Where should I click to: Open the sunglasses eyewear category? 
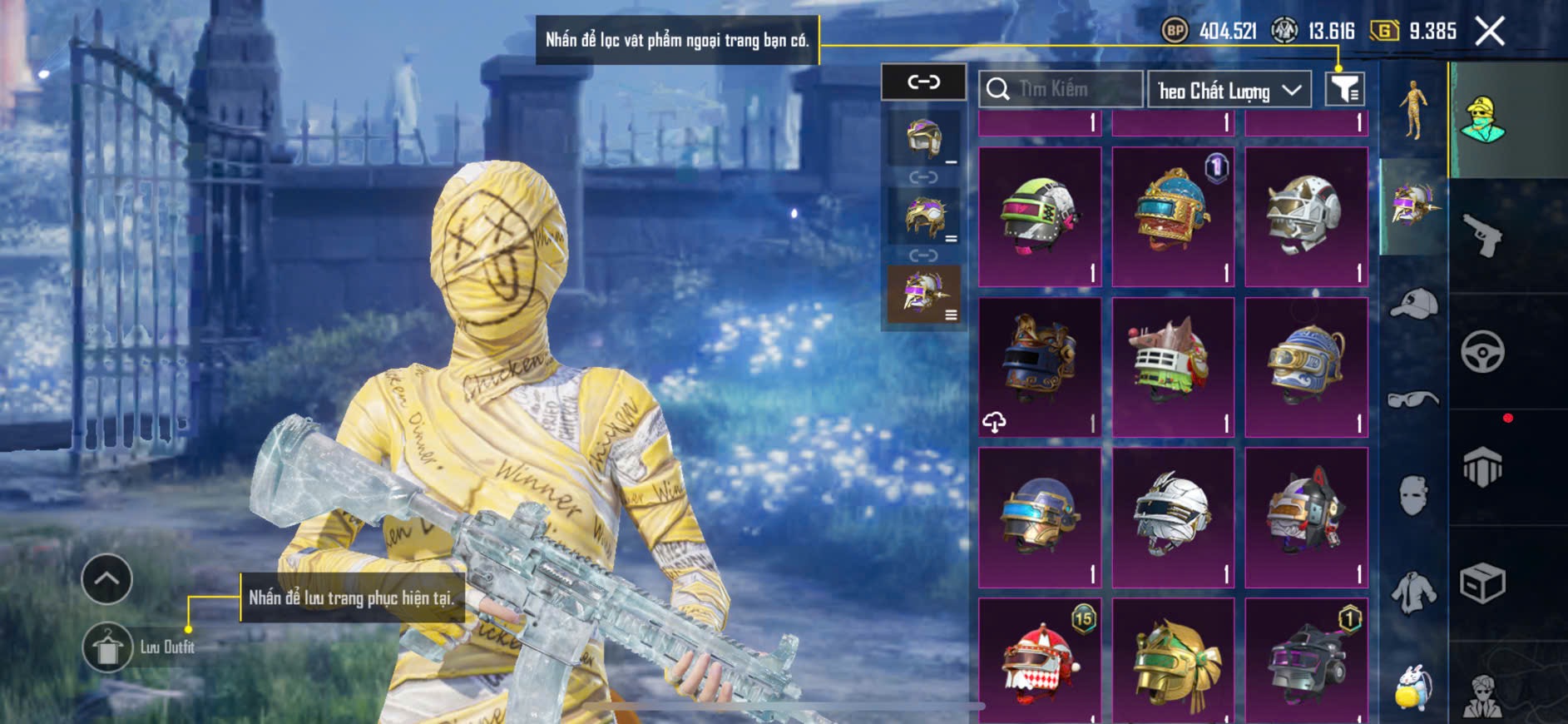(1413, 400)
